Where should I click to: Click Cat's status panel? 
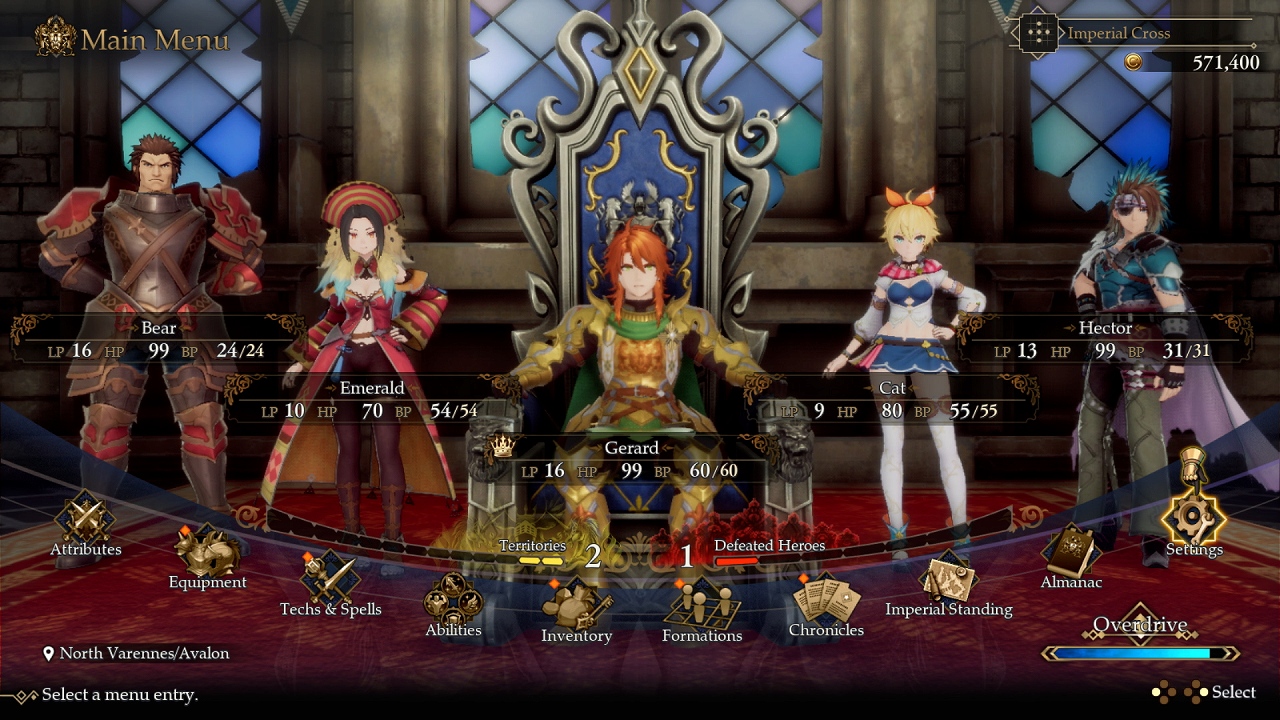click(891, 400)
